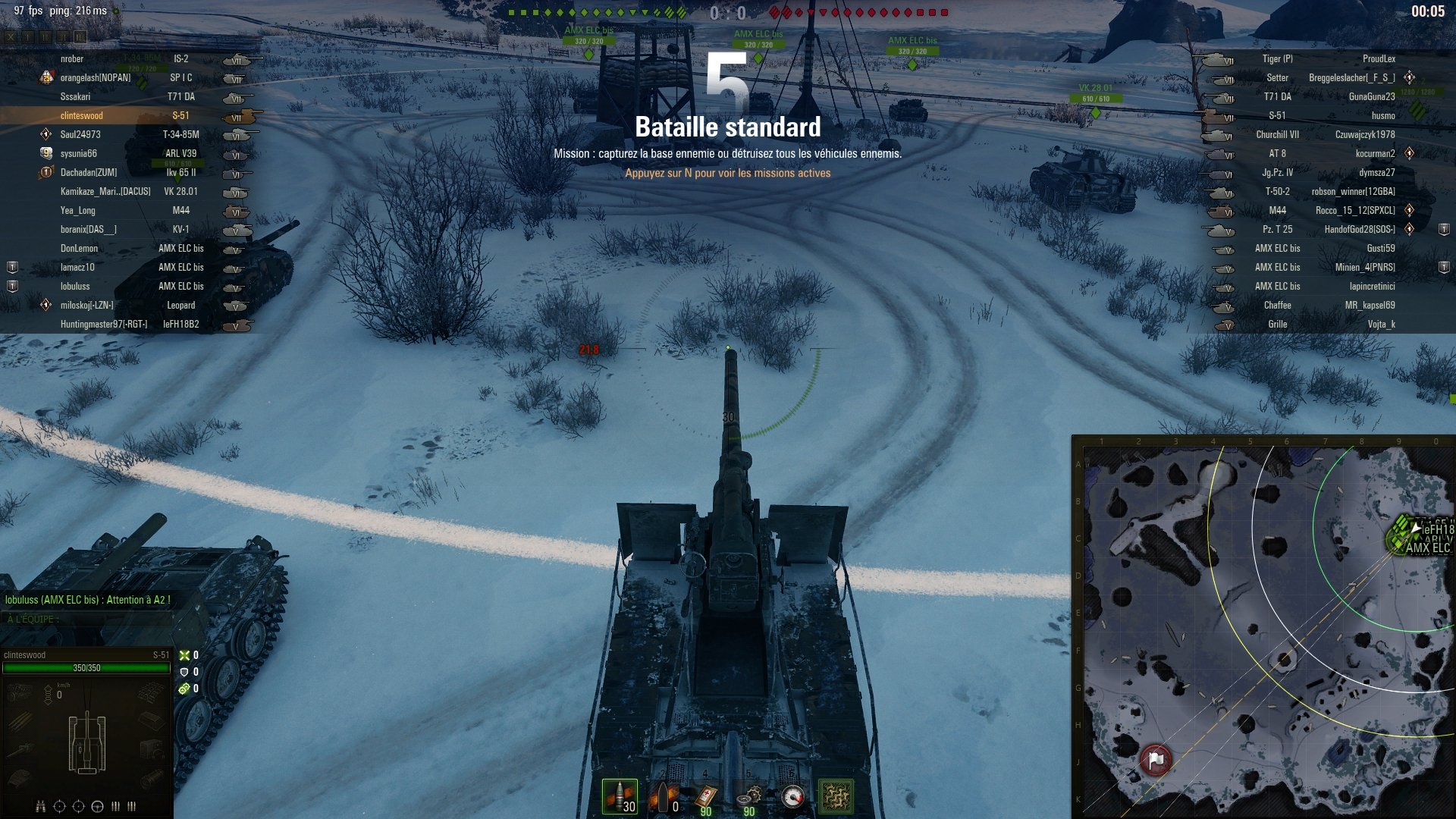The height and width of the screenshot is (819, 1456).
Task: Select own row clinteswood in team list
Action: tap(82, 116)
